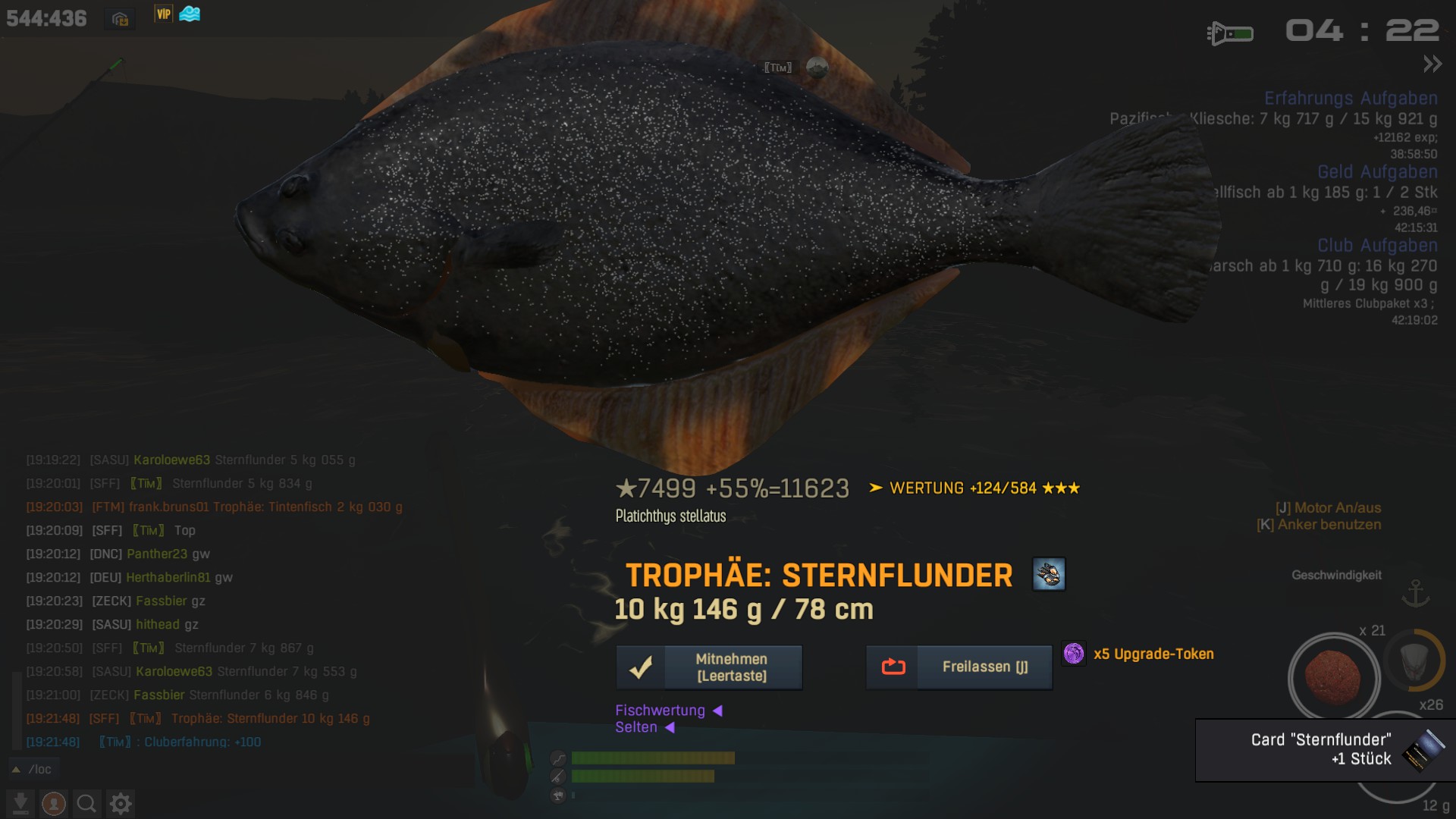Select the red groundbait ball slot
Screen dimensions: 1456x819
tap(1334, 678)
